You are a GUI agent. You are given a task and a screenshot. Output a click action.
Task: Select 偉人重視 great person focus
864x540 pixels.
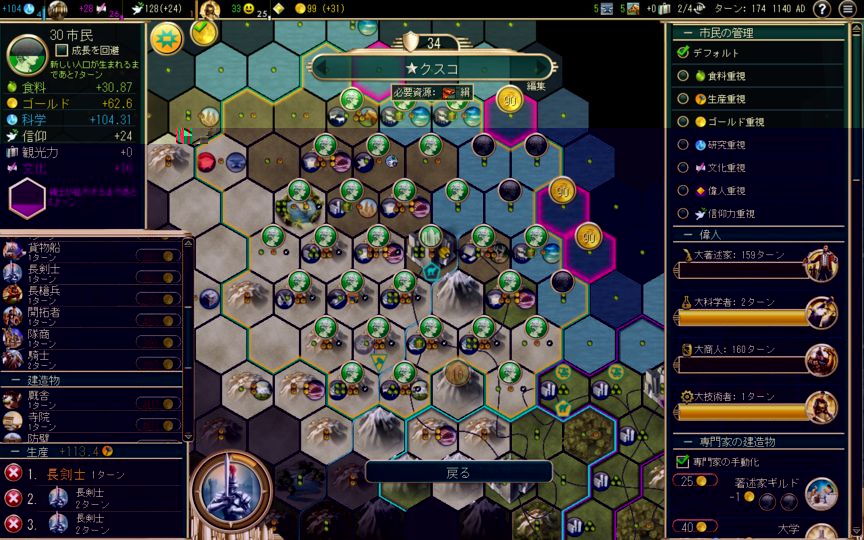click(684, 191)
